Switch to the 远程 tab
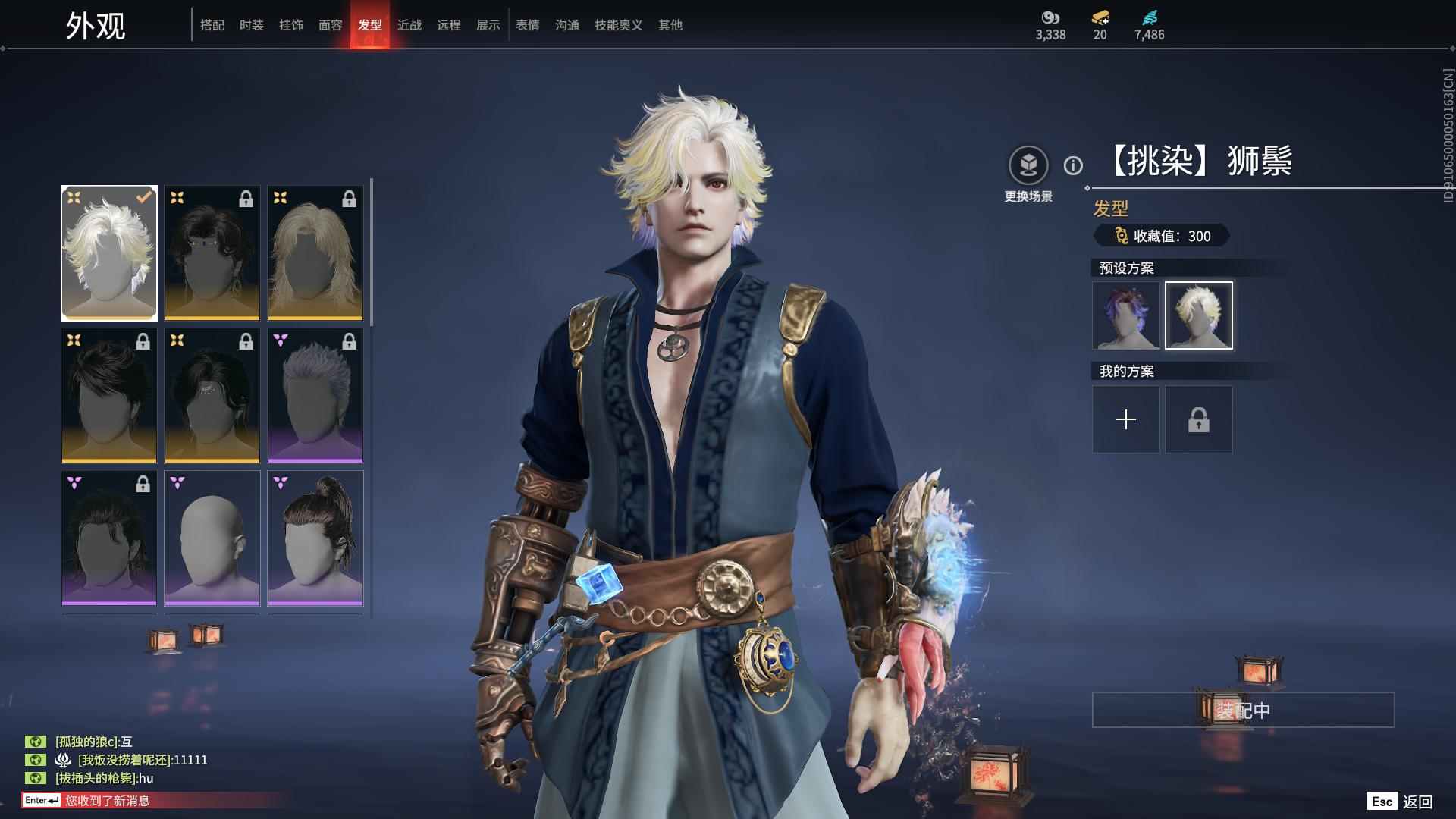Screen dimensions: 1456x819 [x=449, y=25]
